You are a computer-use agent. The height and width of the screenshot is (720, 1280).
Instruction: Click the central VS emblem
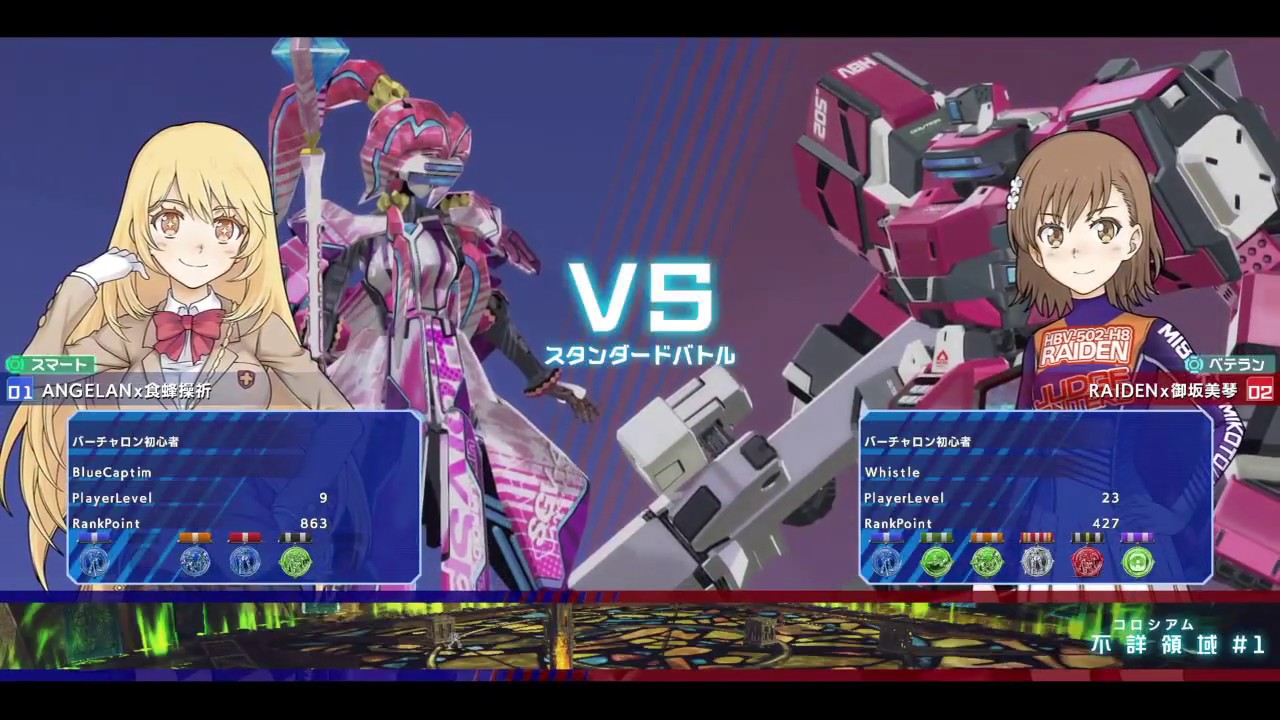click(x=640, y=297)
